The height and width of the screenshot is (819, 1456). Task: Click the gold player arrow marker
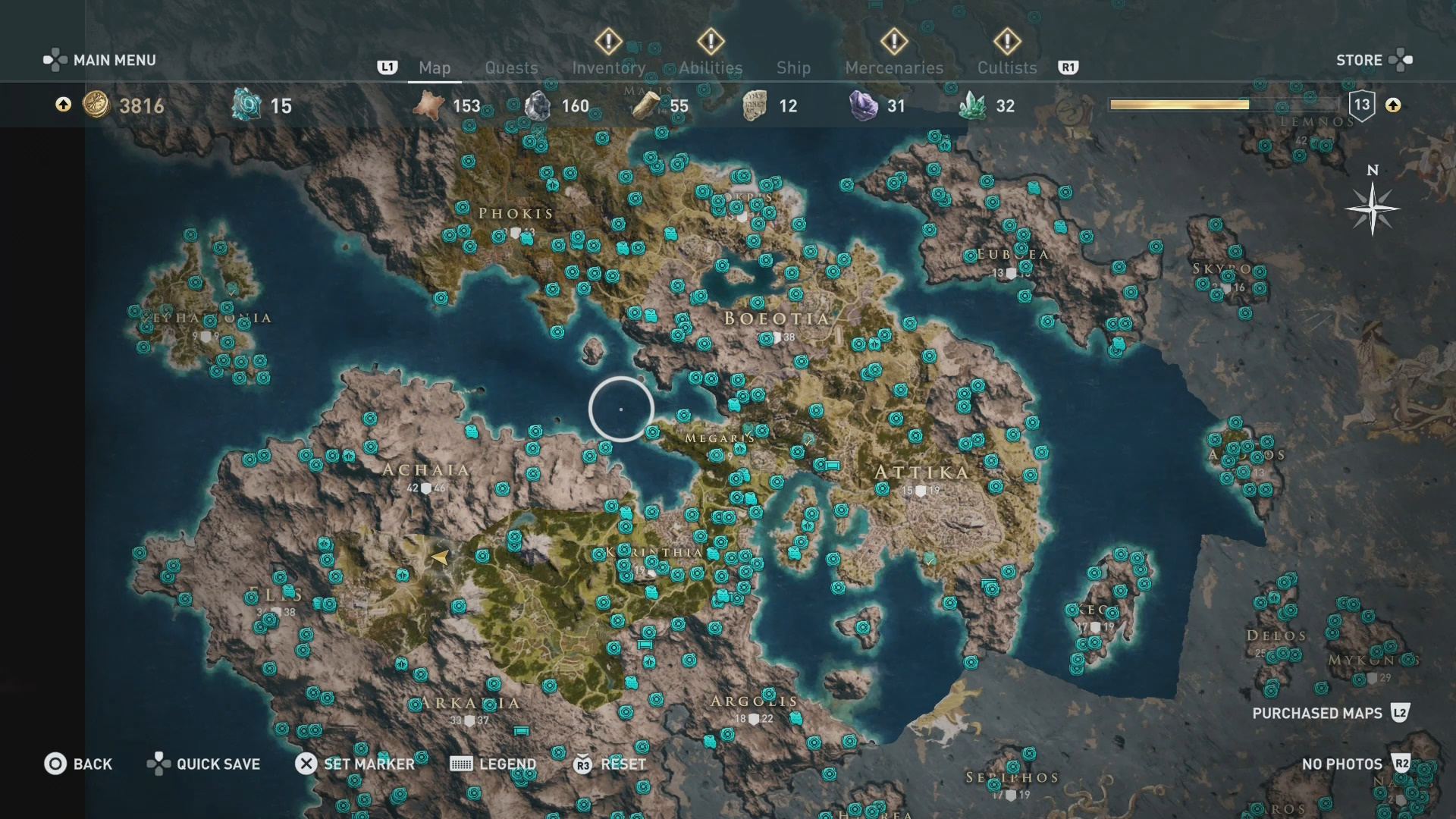439,557
